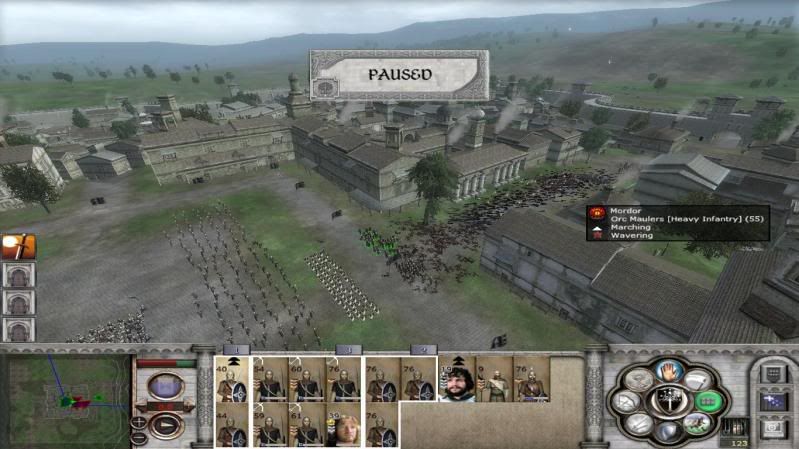
Task: Open the sword and sun notification icon
Action: [x=19, y=246]
